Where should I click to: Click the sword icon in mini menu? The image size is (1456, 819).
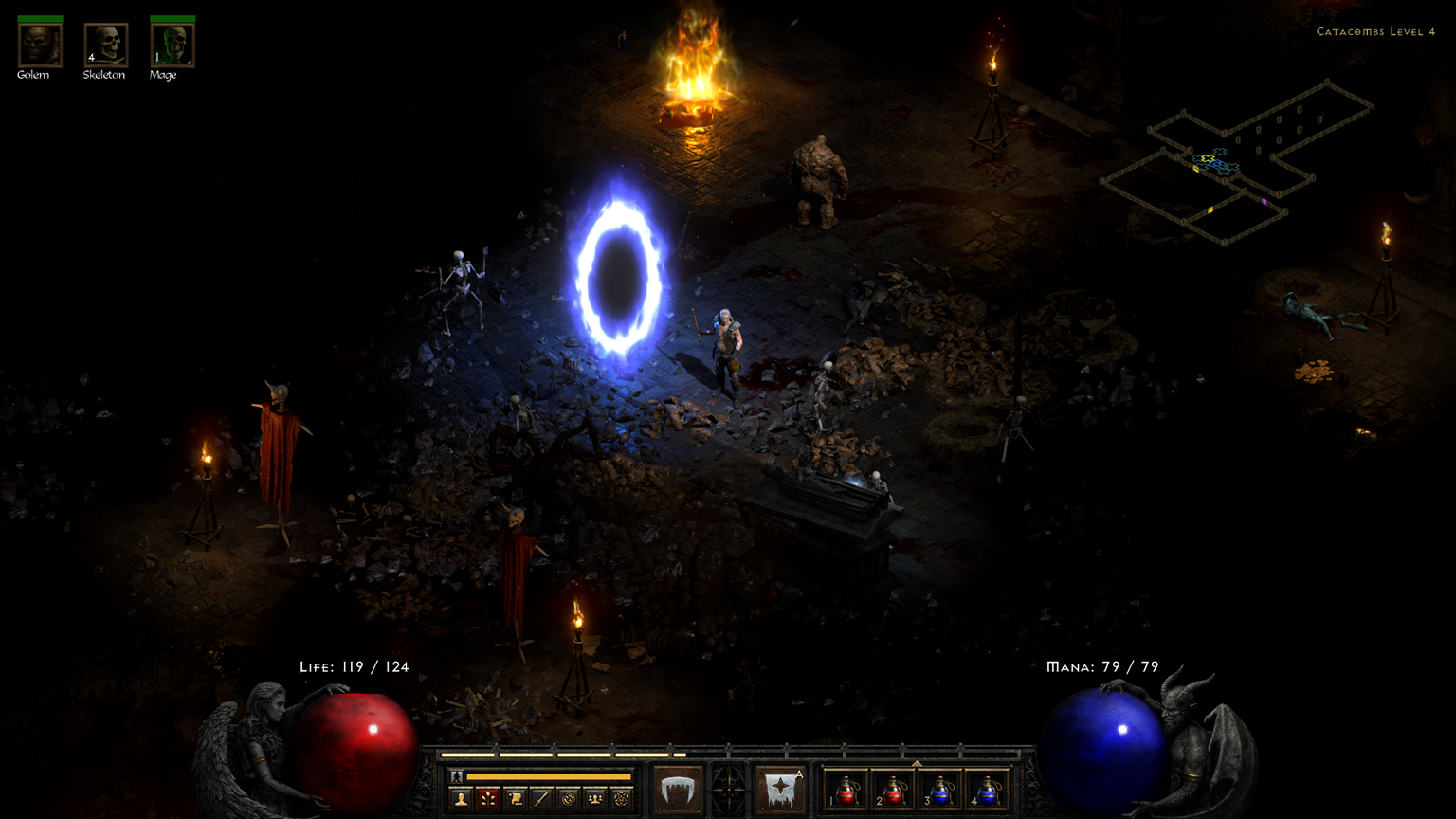[x=541, y=799]
